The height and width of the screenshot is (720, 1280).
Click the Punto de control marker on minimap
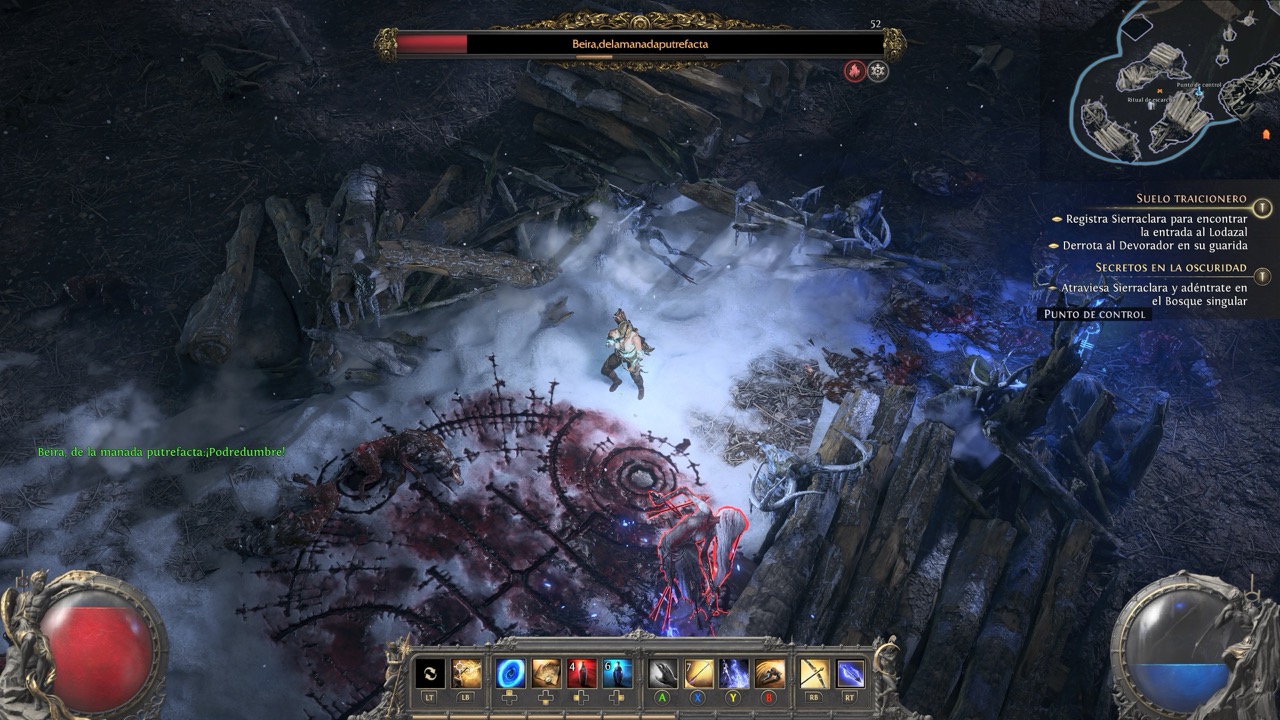pos(1199,87)
